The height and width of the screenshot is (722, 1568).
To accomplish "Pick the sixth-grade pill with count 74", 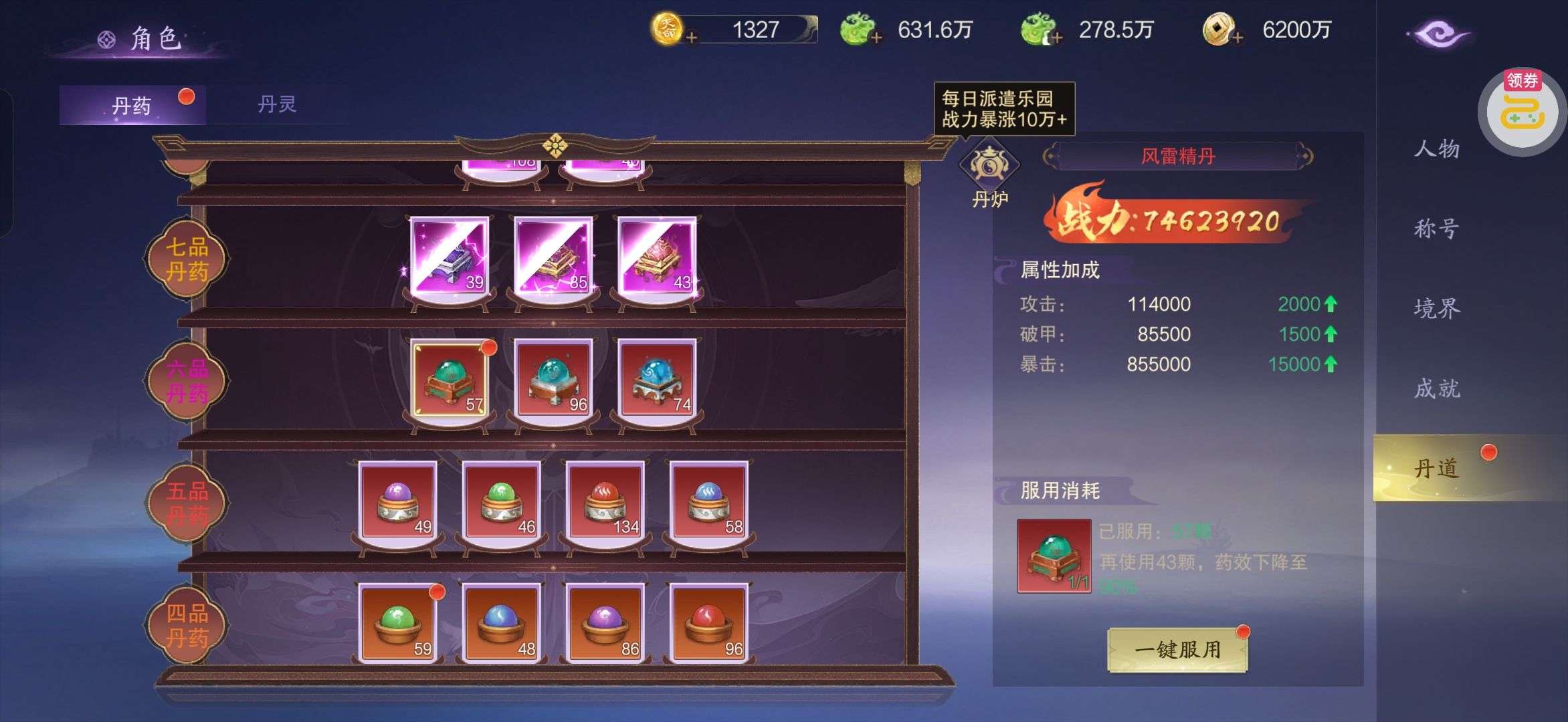I will [x=656, y=379].
